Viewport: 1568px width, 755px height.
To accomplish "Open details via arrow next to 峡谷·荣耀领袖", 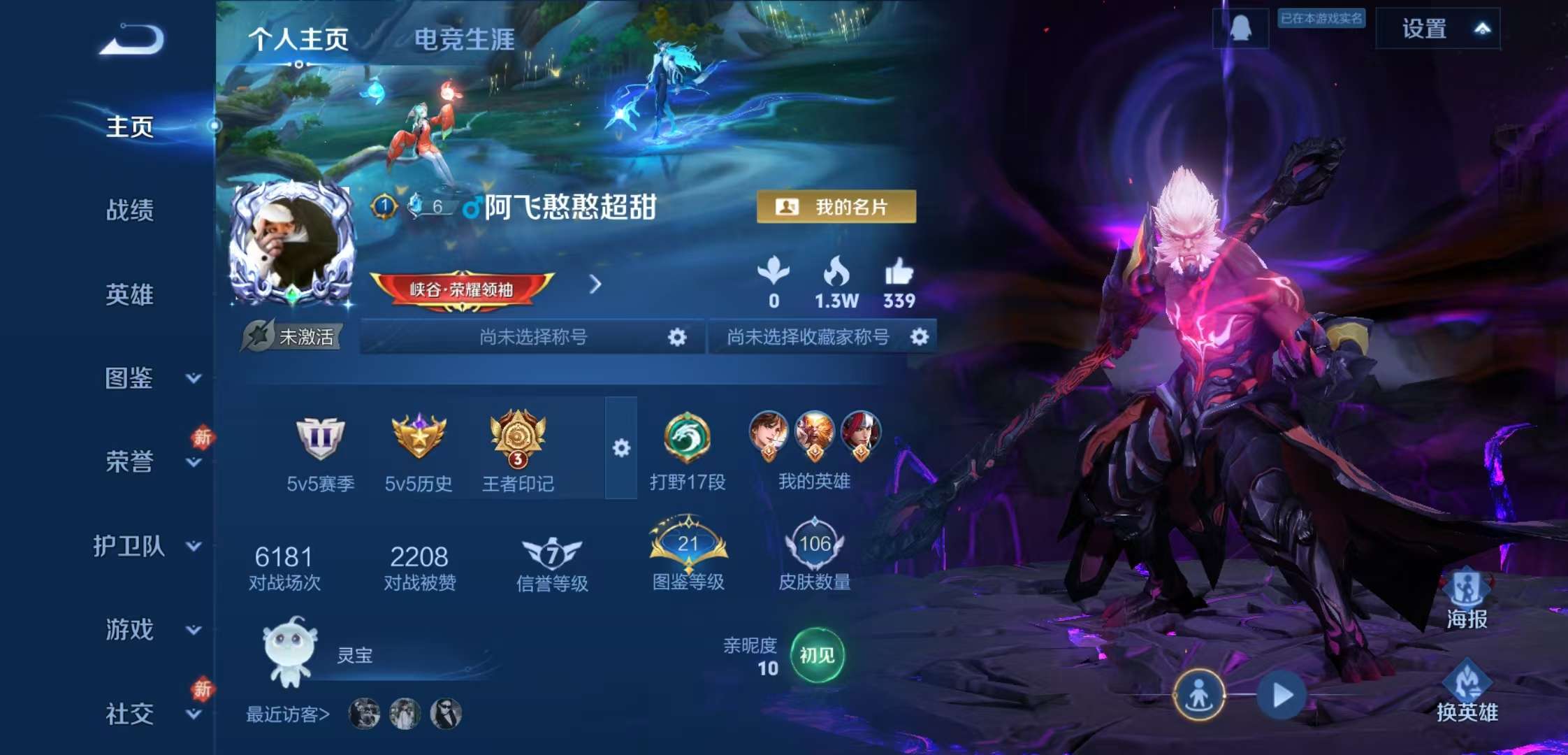I will click(x=595, y=285).
